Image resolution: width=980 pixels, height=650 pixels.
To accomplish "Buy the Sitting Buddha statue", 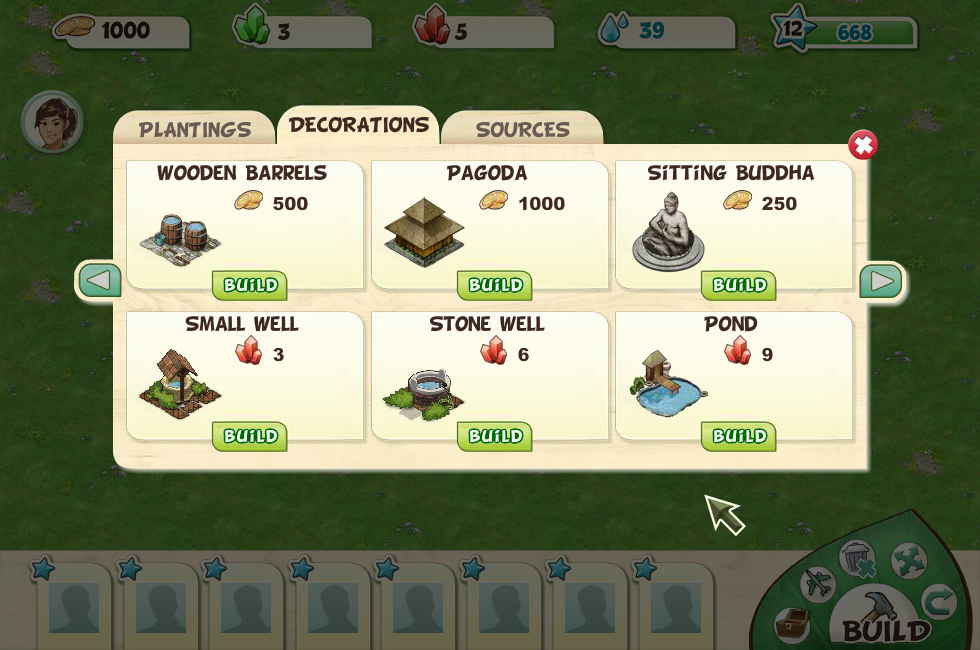I will pyautogui.click(x=738, y=286).
